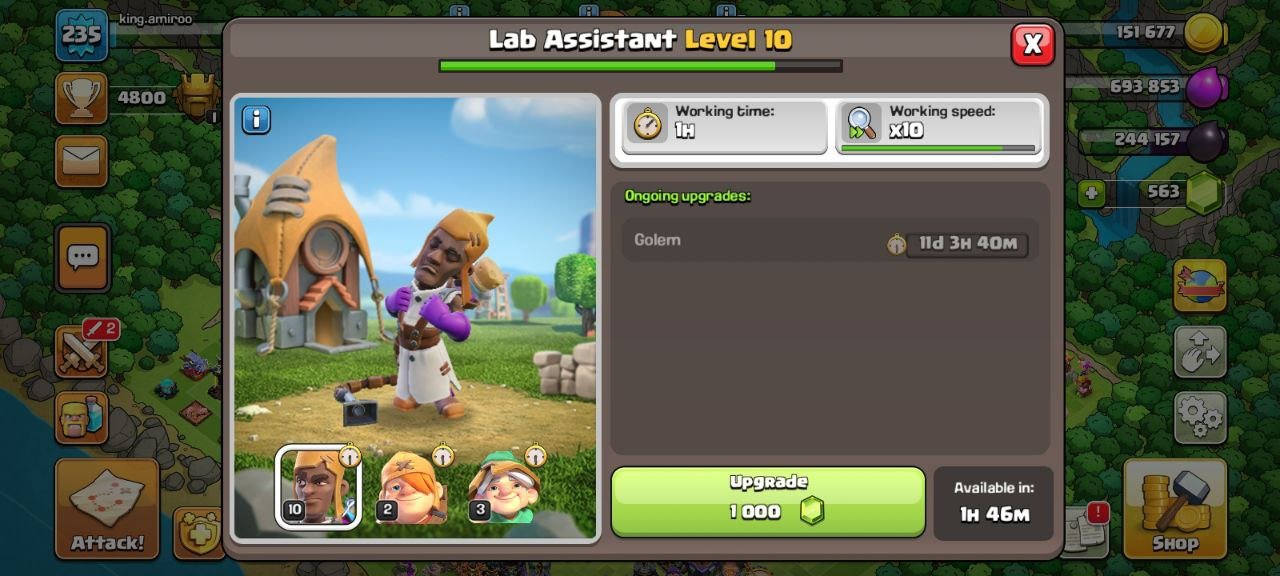Select the Golem ongoing upgrade row

830,241
